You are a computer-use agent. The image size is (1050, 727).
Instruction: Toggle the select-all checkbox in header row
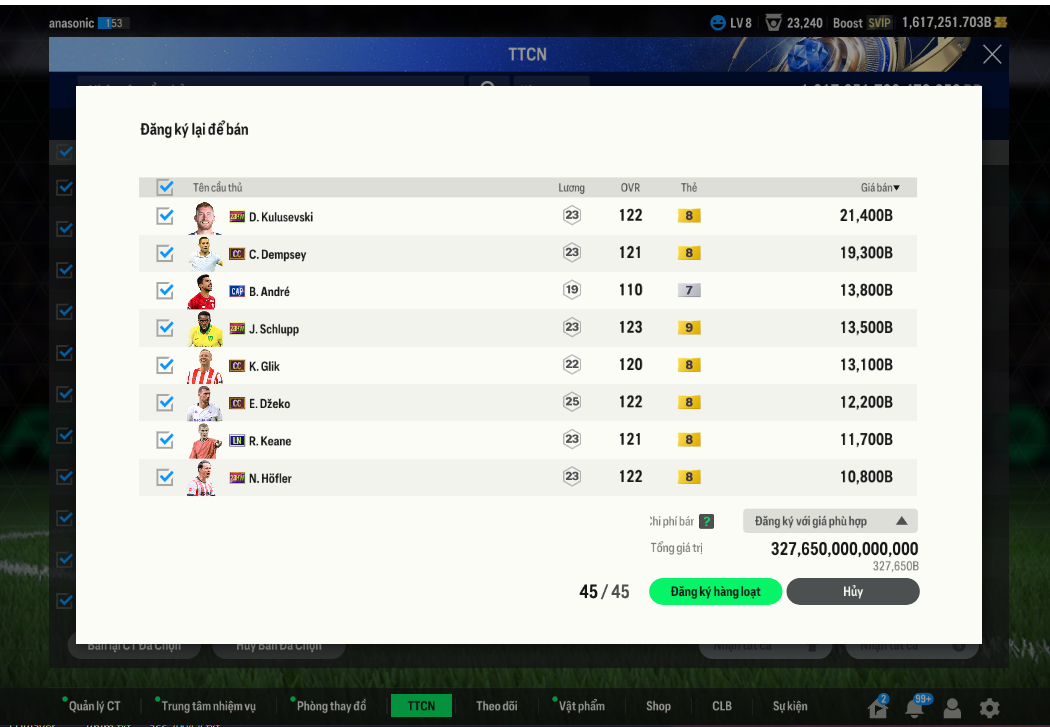click(x=165, y=187)
